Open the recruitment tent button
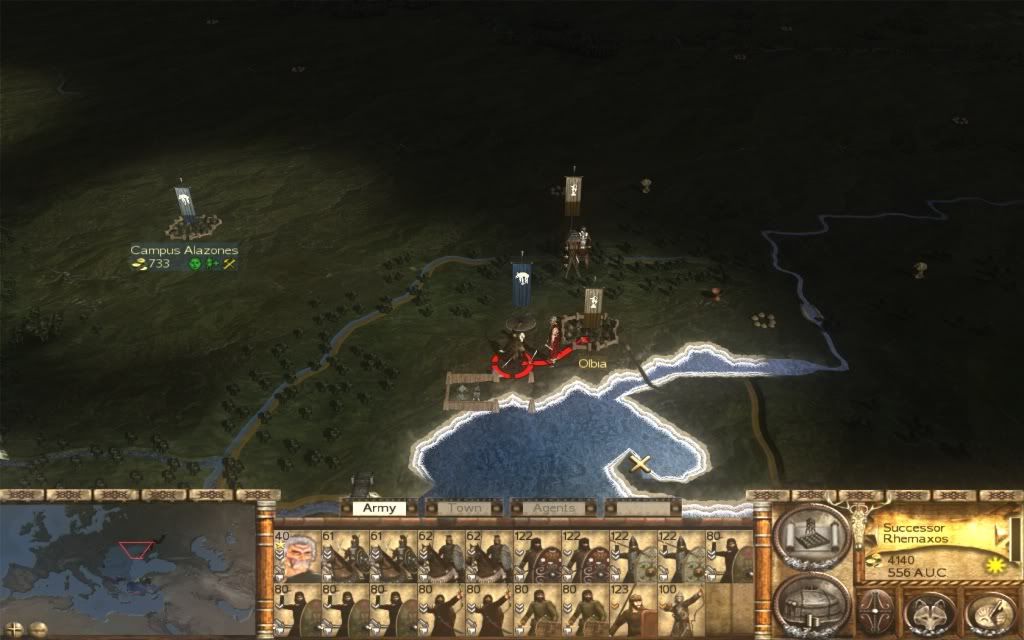The image size is (1024, 640). pyautogui.click(x=812, y=604)
